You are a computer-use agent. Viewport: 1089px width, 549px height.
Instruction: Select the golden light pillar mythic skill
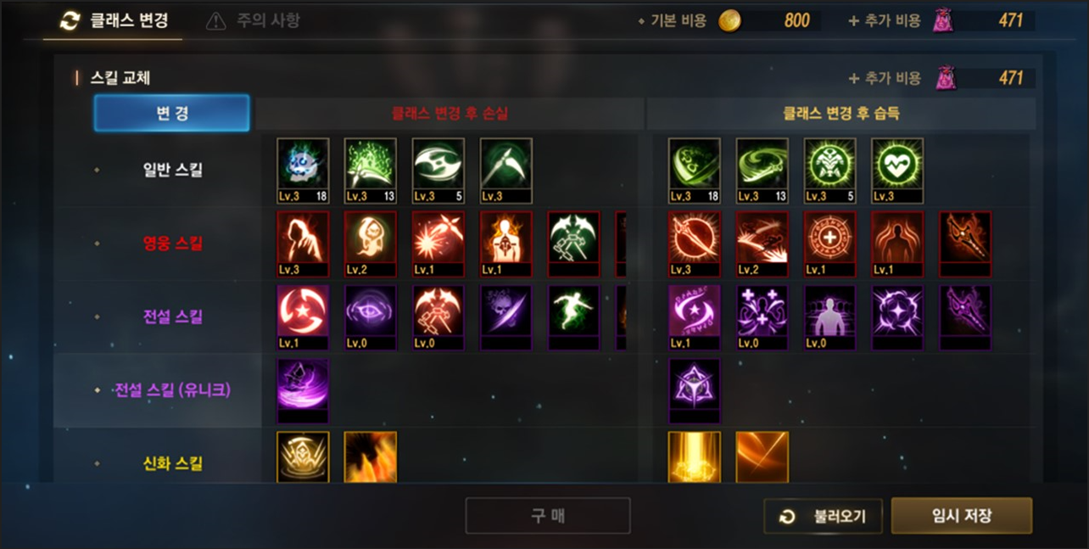click(x=694, y=457)
